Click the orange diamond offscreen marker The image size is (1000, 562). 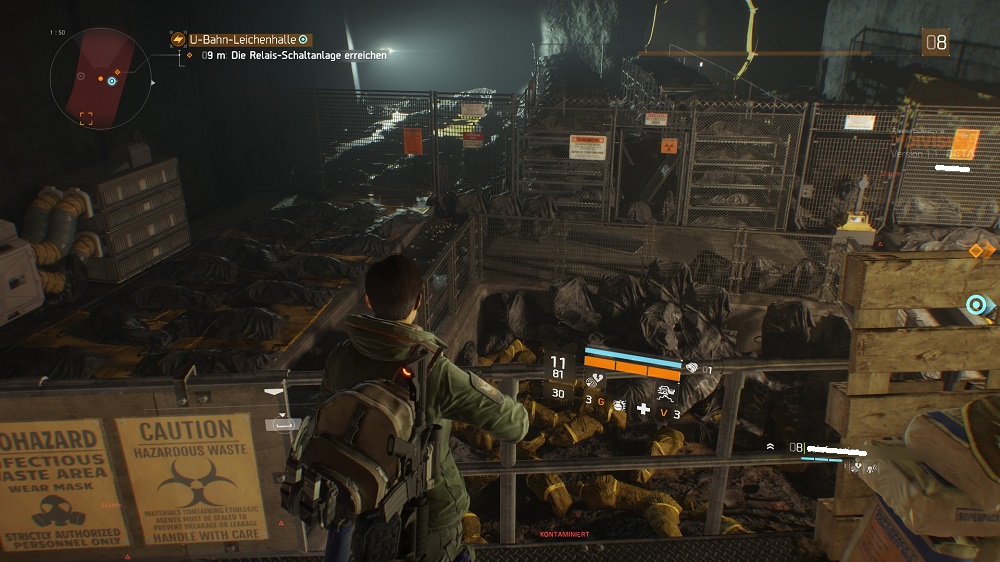[977, 250]
